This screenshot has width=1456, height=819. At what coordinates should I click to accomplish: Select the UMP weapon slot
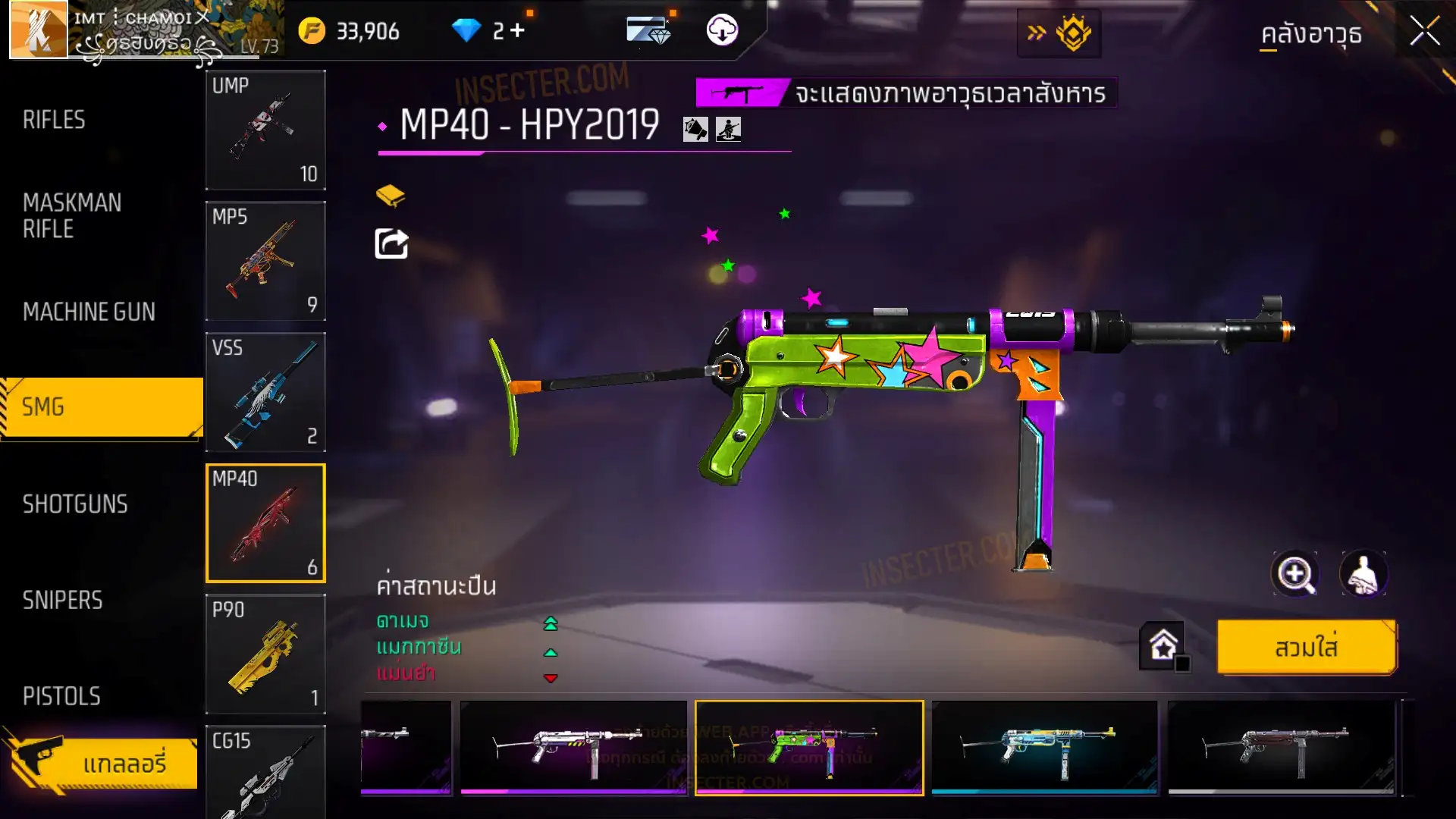[265, 130]
